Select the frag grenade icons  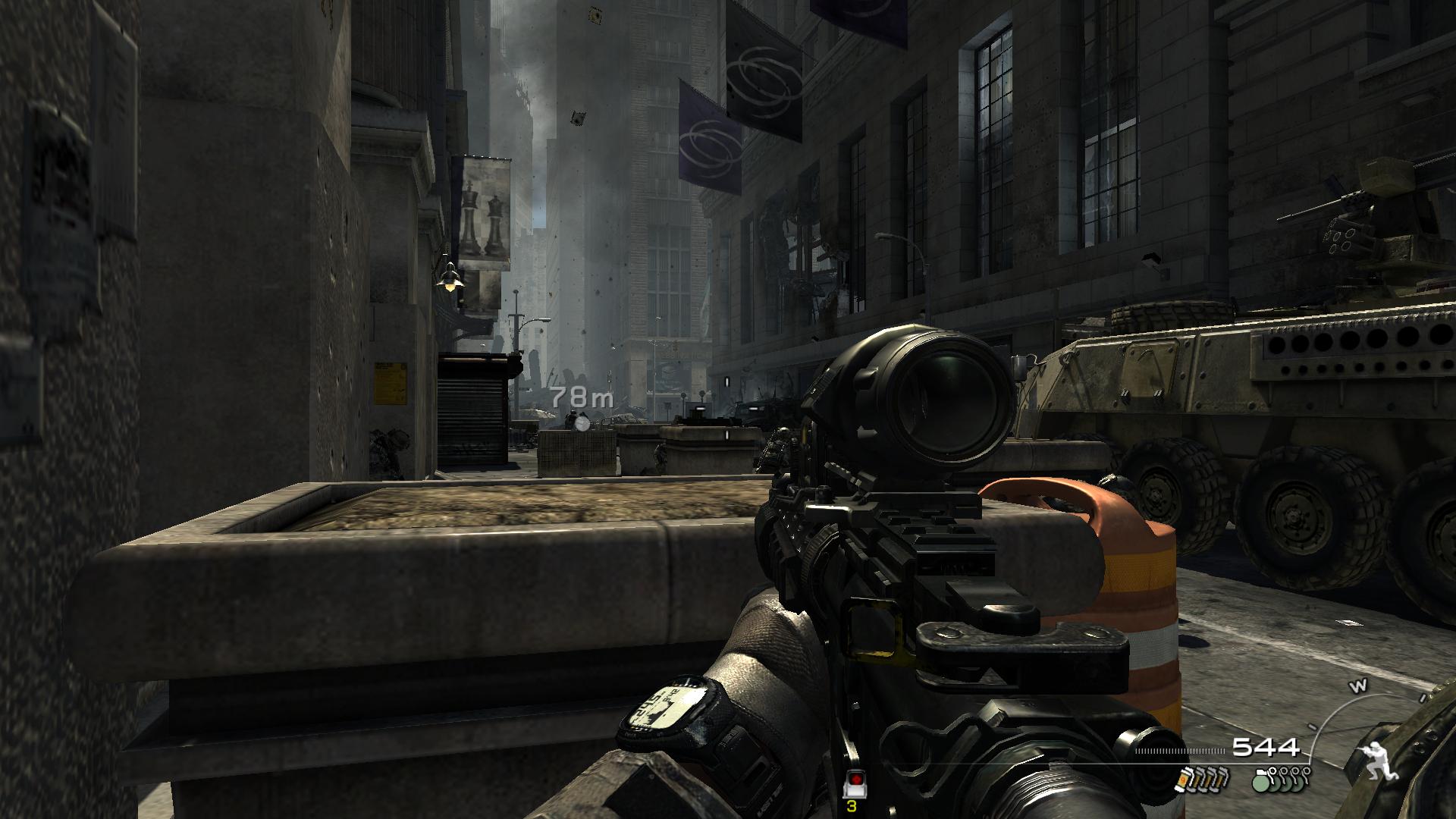tap(1280, 780)
